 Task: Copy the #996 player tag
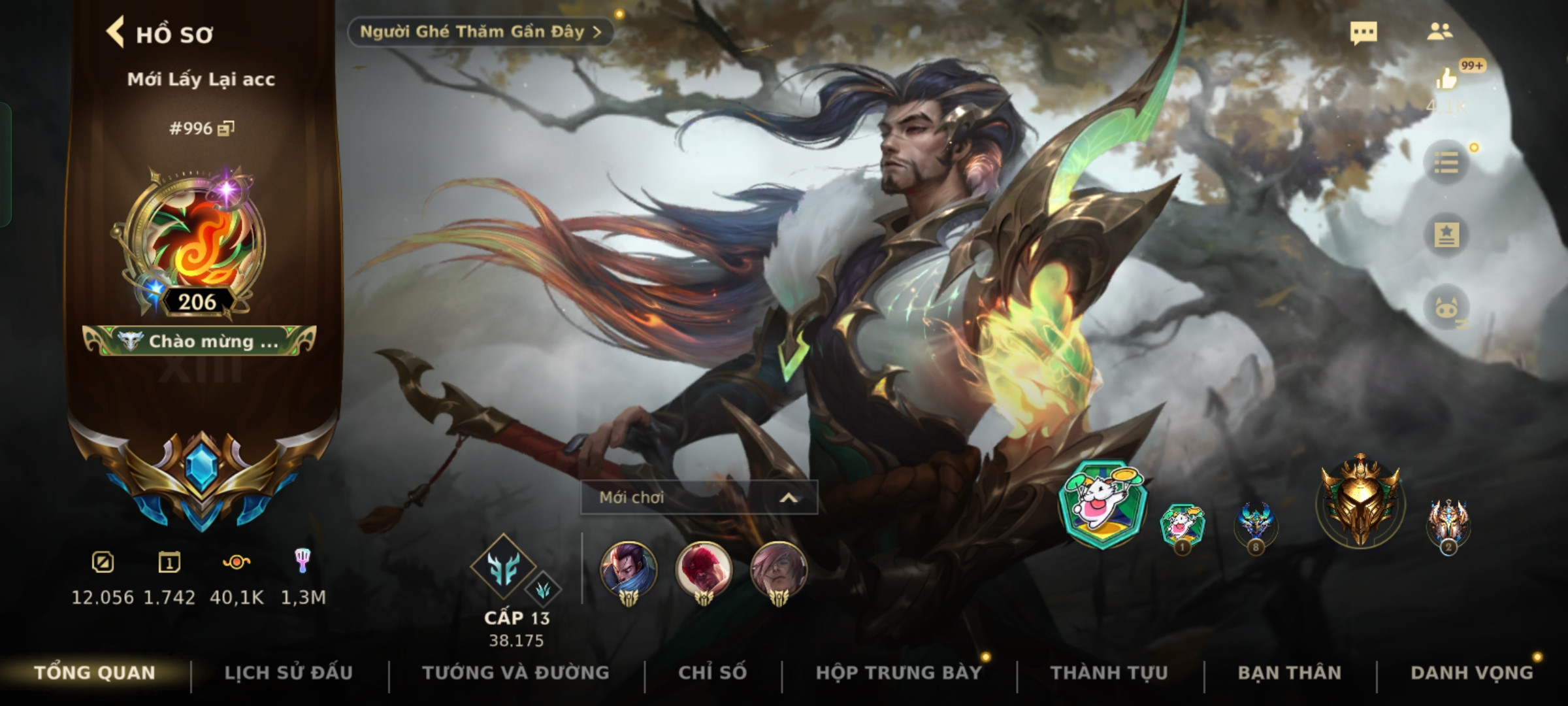(x=225, y=128)
